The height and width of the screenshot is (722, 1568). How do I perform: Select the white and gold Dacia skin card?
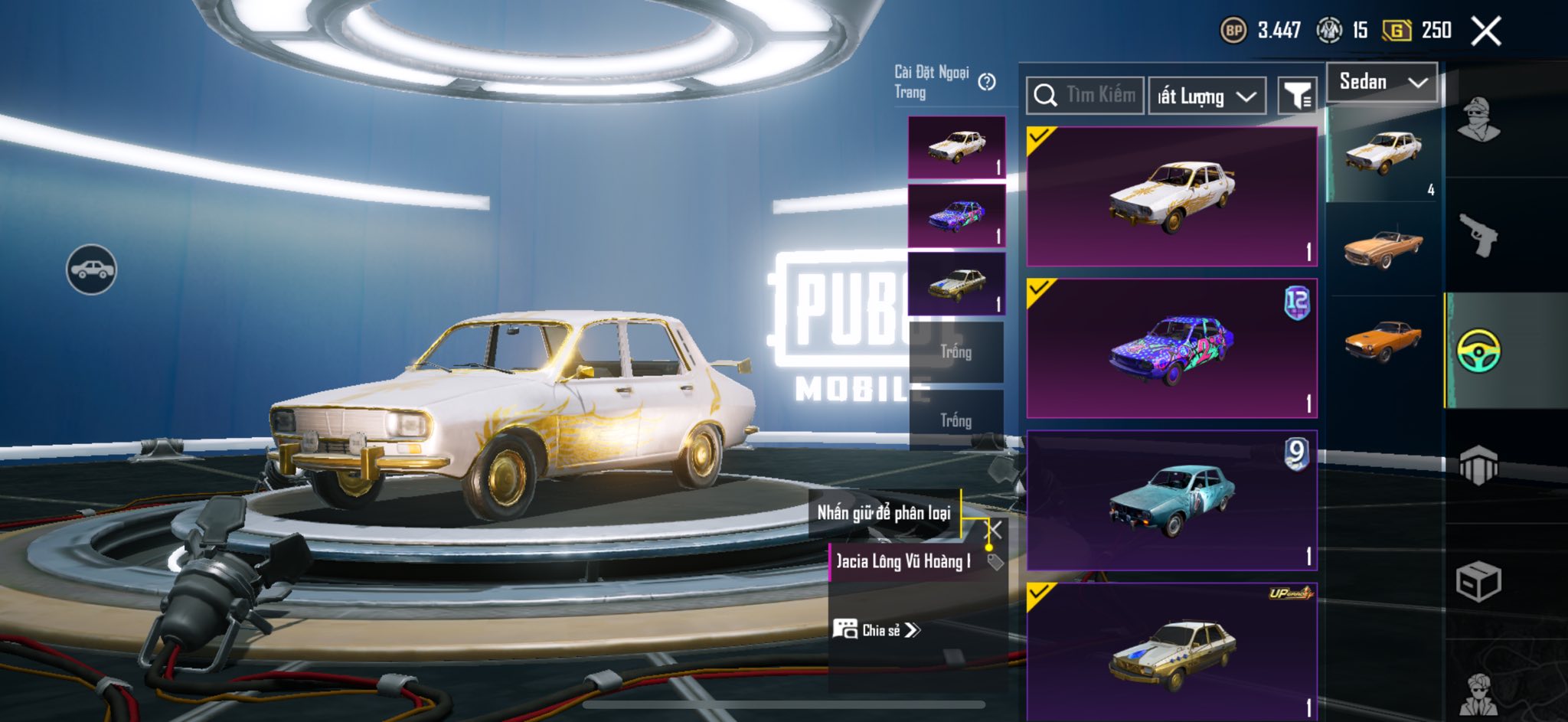pos(1171,197)
